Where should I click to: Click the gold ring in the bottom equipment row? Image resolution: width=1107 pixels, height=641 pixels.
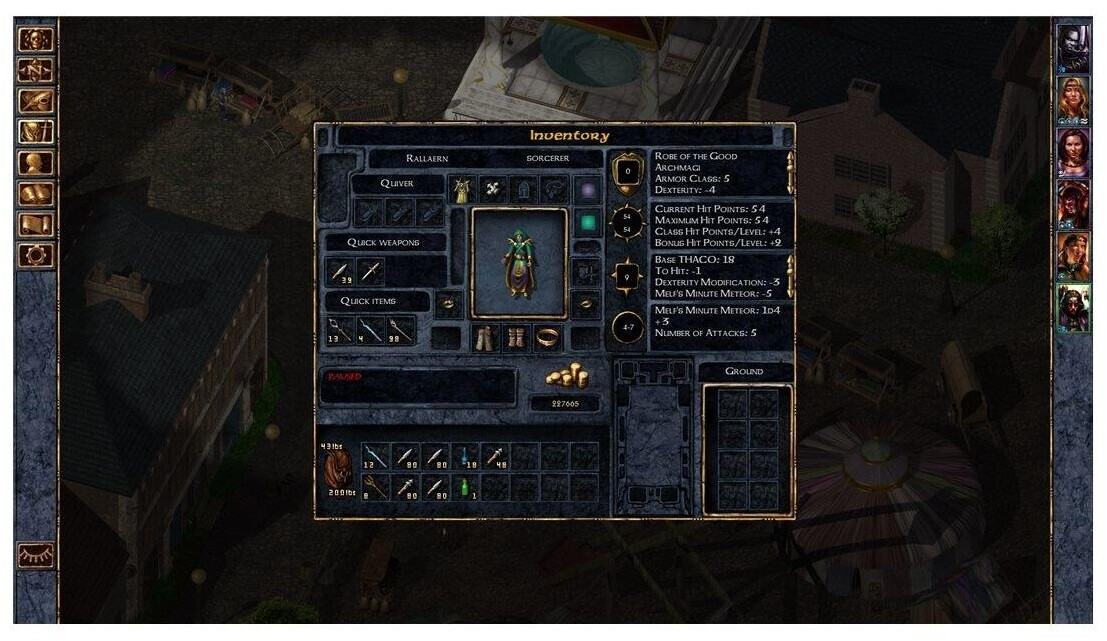[548, 338]
